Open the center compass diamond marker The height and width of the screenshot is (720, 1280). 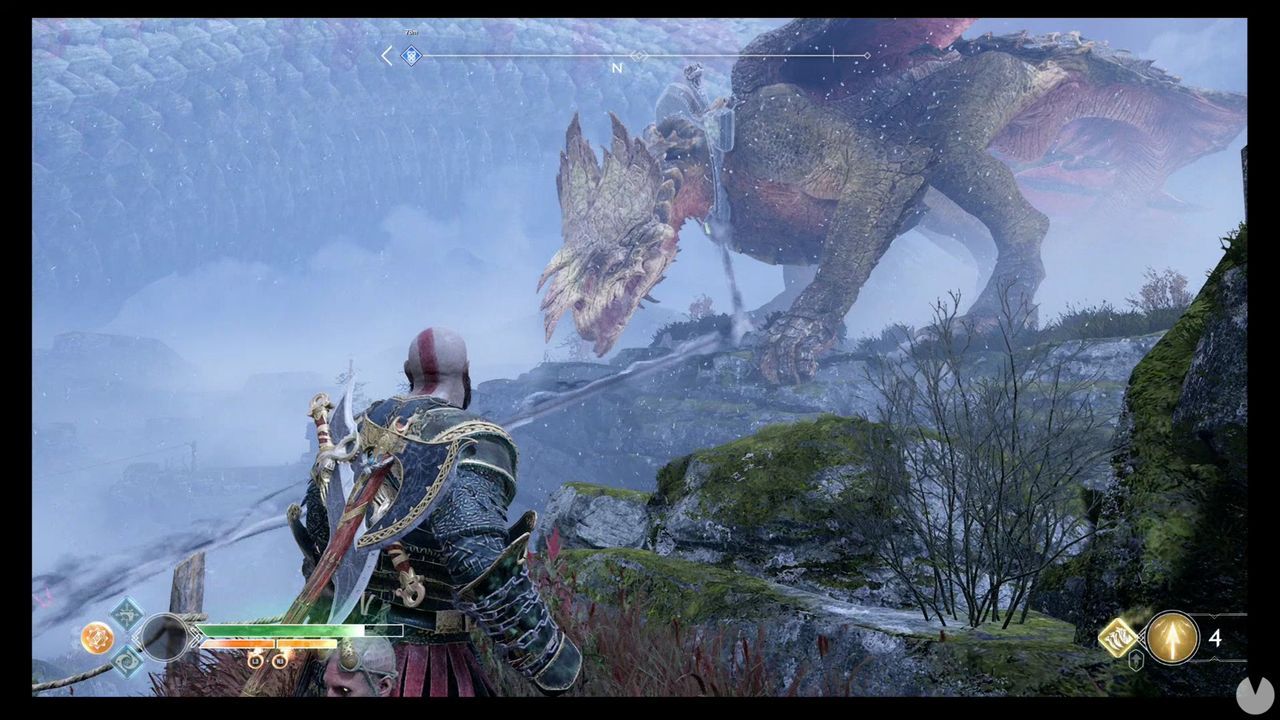(638, 56)
